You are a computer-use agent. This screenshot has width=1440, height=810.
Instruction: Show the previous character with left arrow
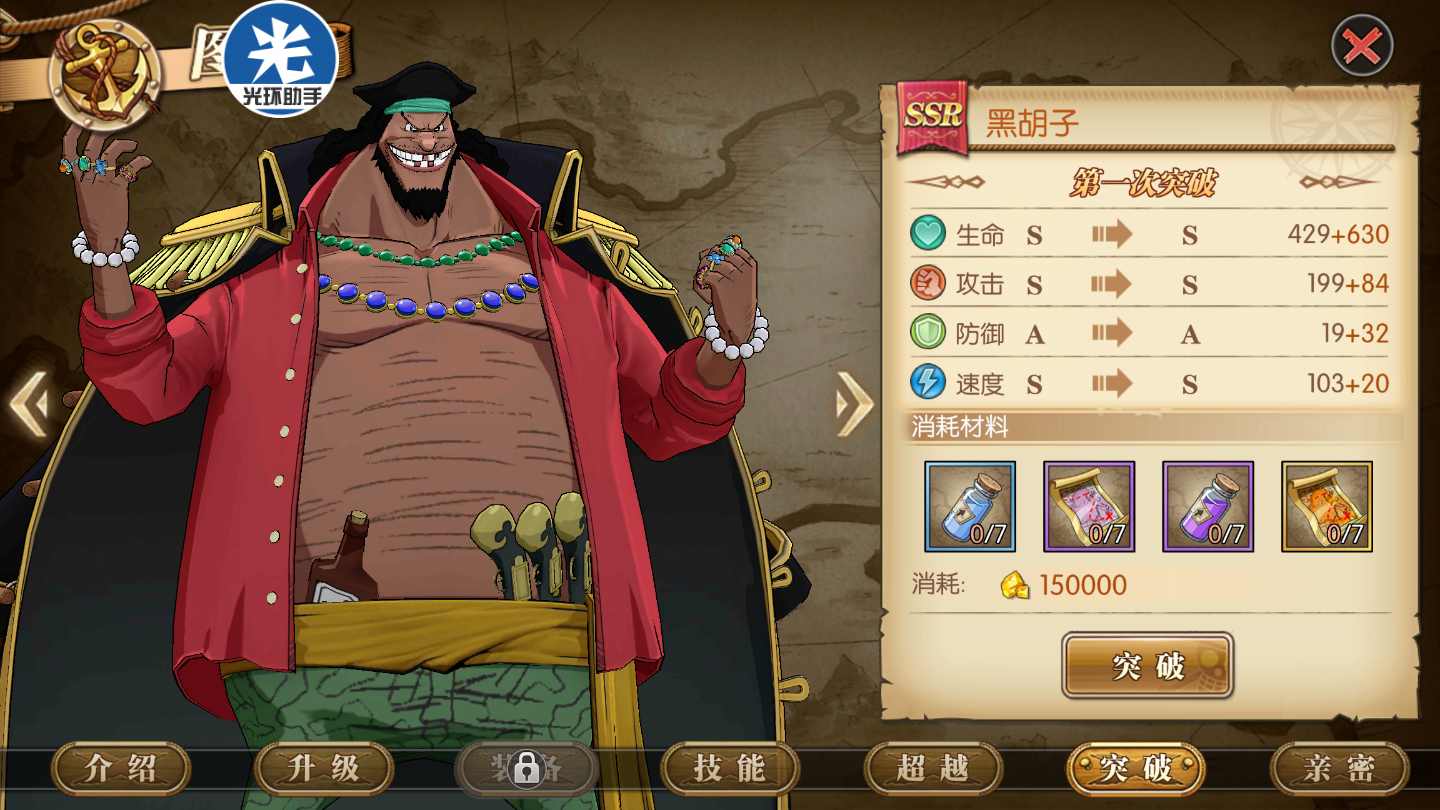tap(28, 405)
